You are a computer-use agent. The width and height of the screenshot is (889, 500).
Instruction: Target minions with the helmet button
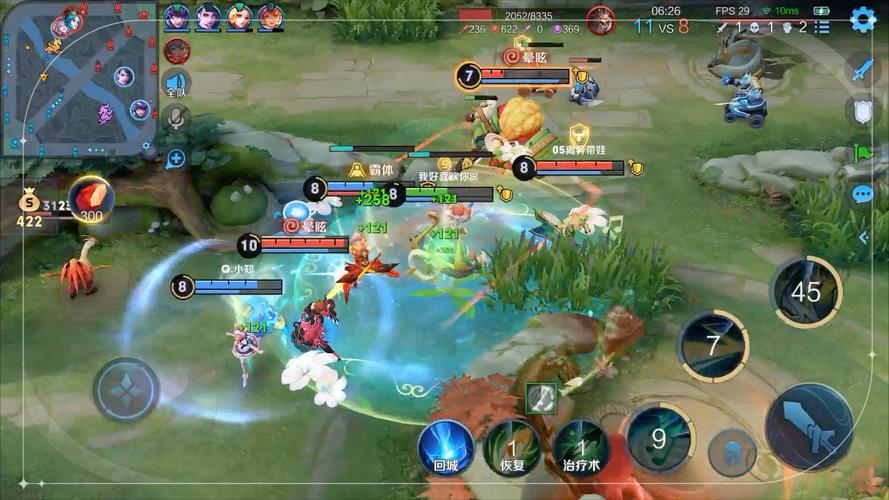point(732,451)
